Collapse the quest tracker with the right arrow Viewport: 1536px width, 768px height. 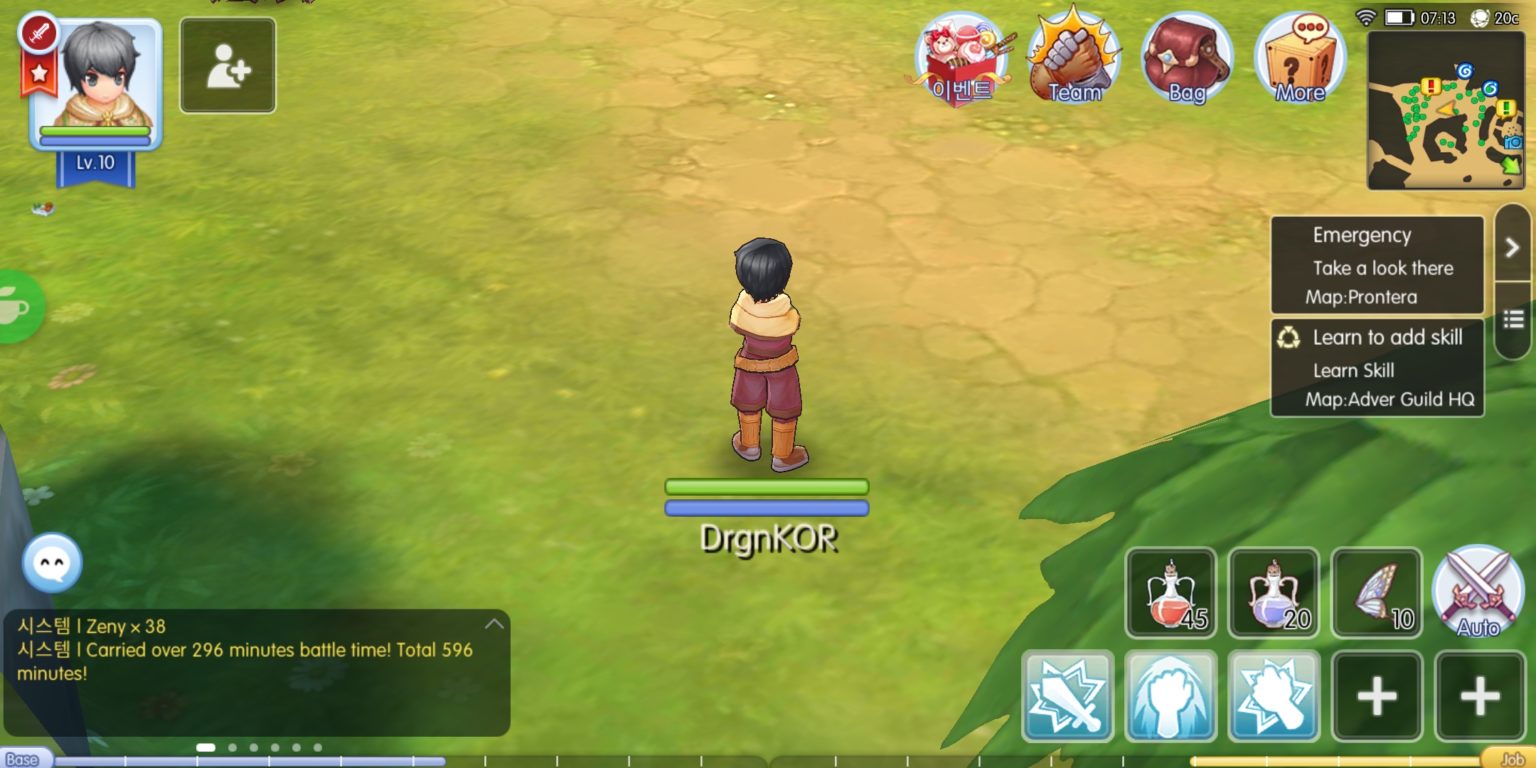click(1513, 246)
